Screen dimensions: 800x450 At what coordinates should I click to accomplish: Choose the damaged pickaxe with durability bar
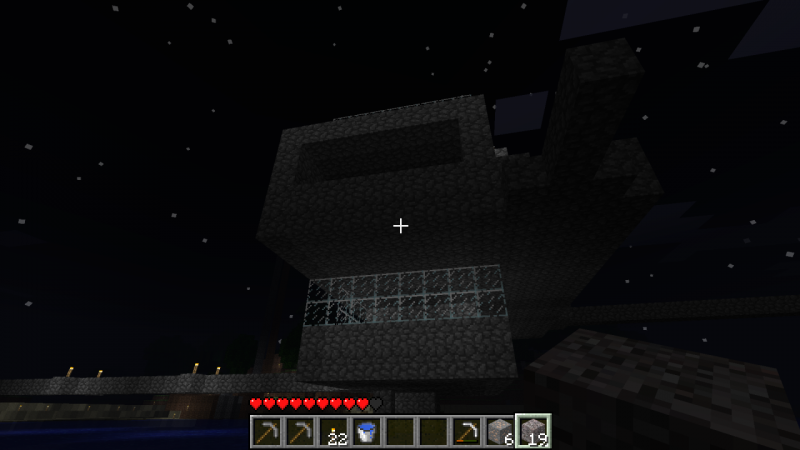pyautogui.click(x=466, y=432)
